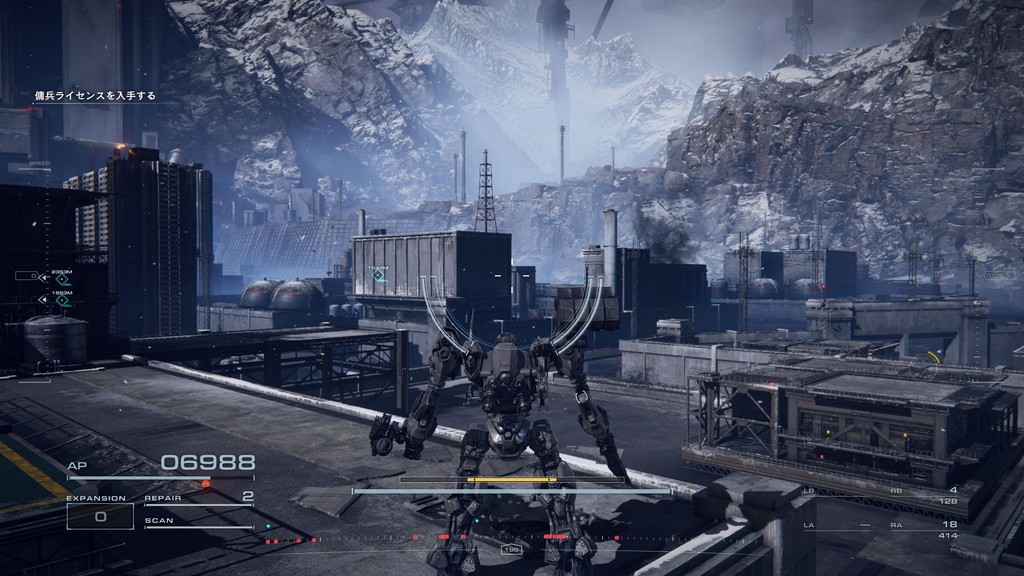
Task: Activate the EXPANSION slot box
Action: pyautogui.click(x=100, y=515)
